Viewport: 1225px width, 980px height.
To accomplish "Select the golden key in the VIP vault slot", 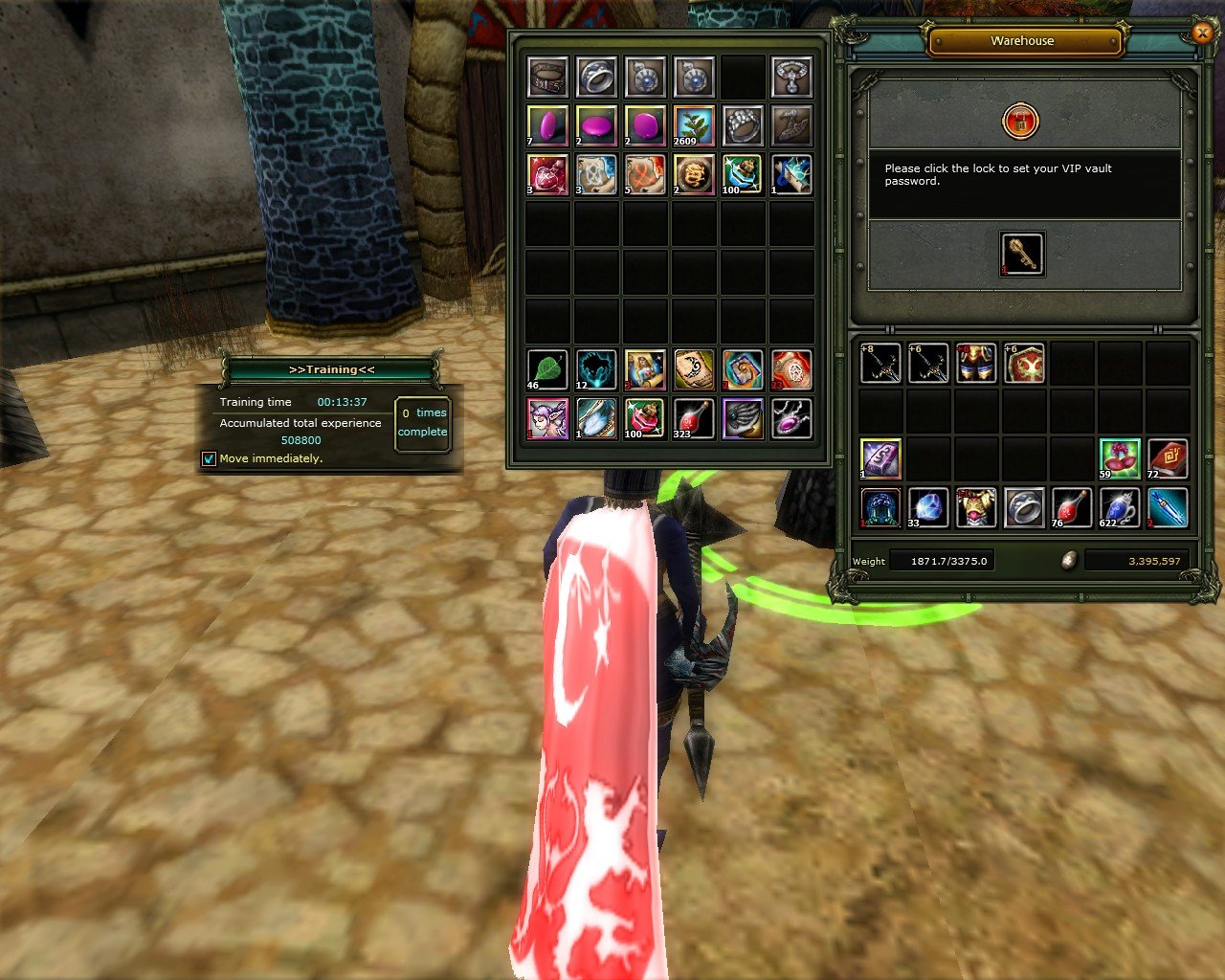I will [1020, 255].
